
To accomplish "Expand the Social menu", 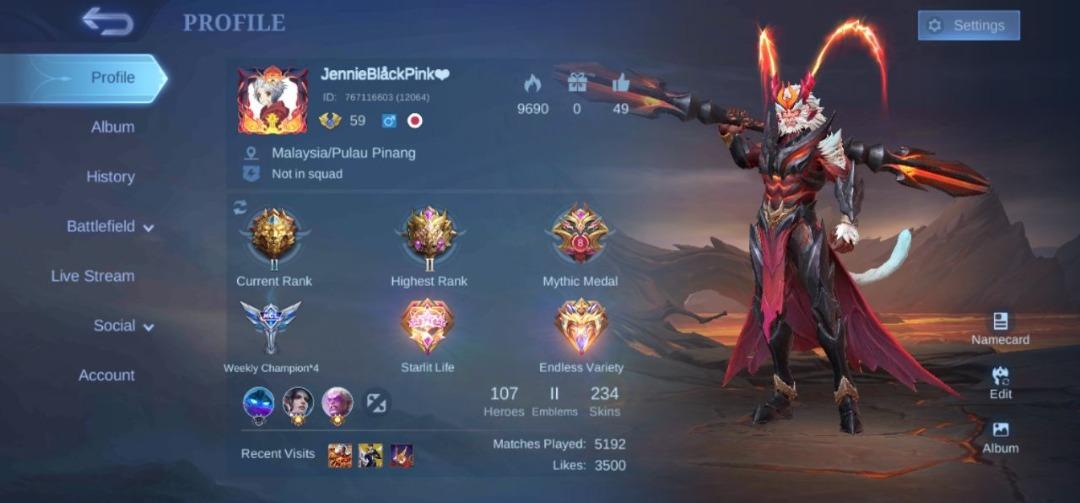I will [x=124, y=326].
